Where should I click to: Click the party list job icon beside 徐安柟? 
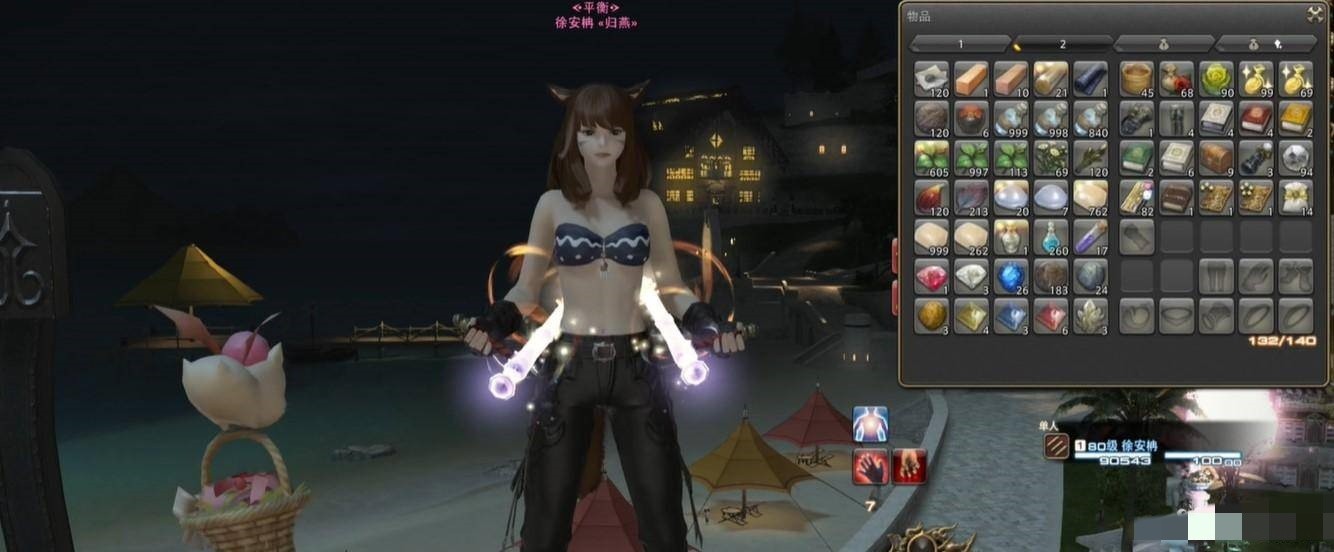click(x=1057, y=446)
